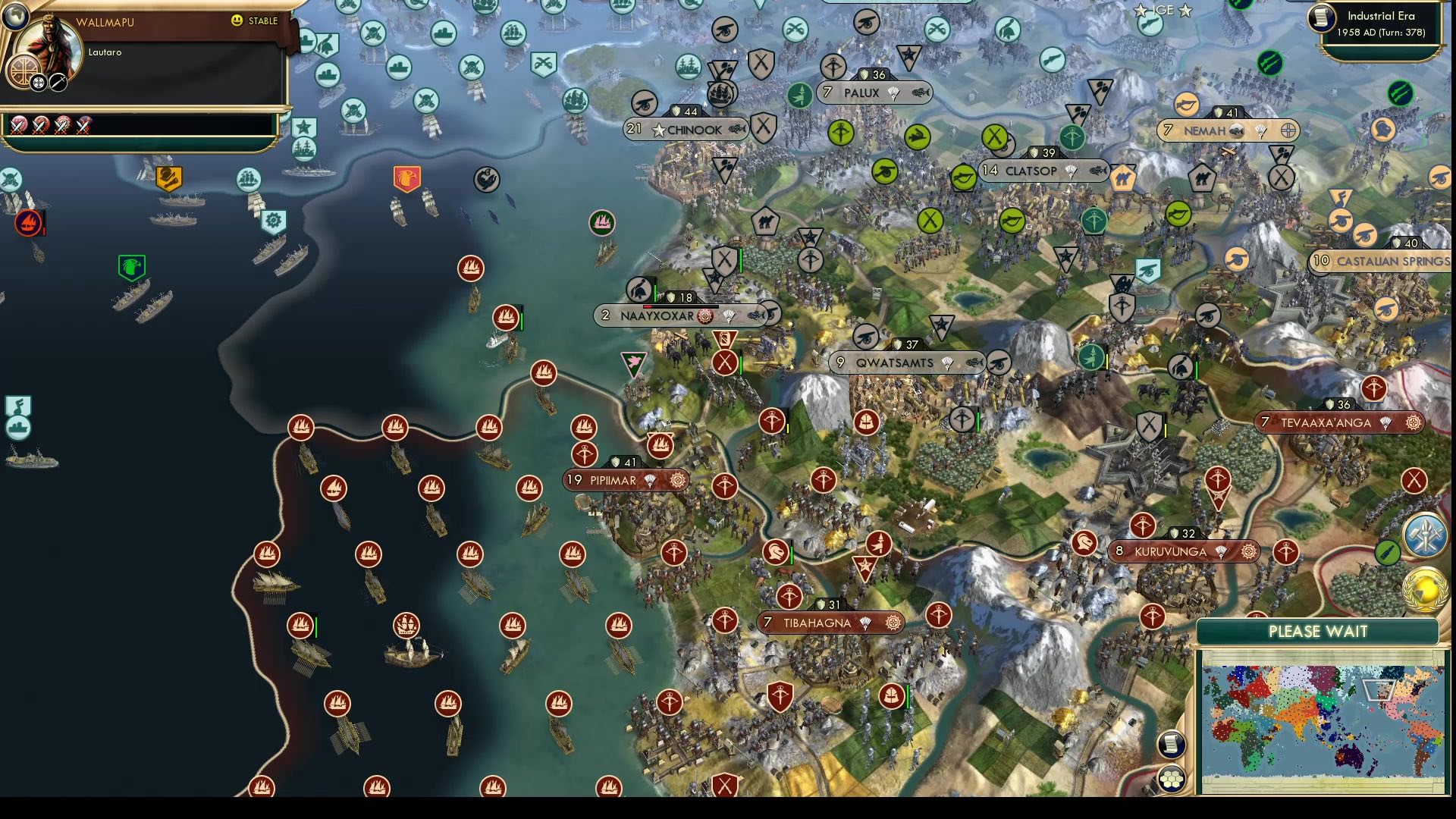Click the sword at-war icon beside Lautaro
Screen dimensions: 1456x819
[x=58, y=83]
